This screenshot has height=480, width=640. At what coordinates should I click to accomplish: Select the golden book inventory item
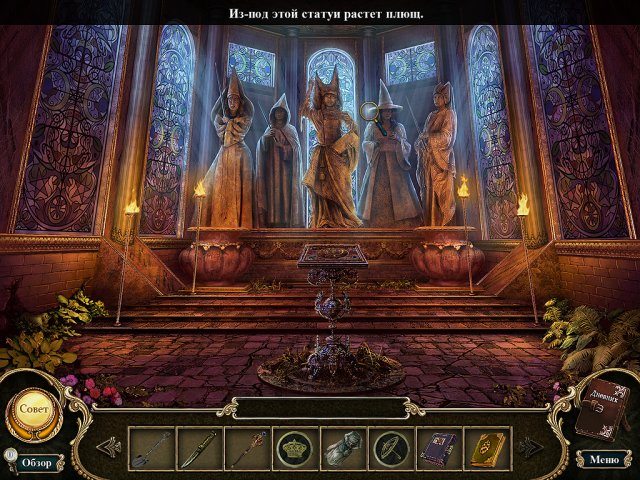coord(487,447)
